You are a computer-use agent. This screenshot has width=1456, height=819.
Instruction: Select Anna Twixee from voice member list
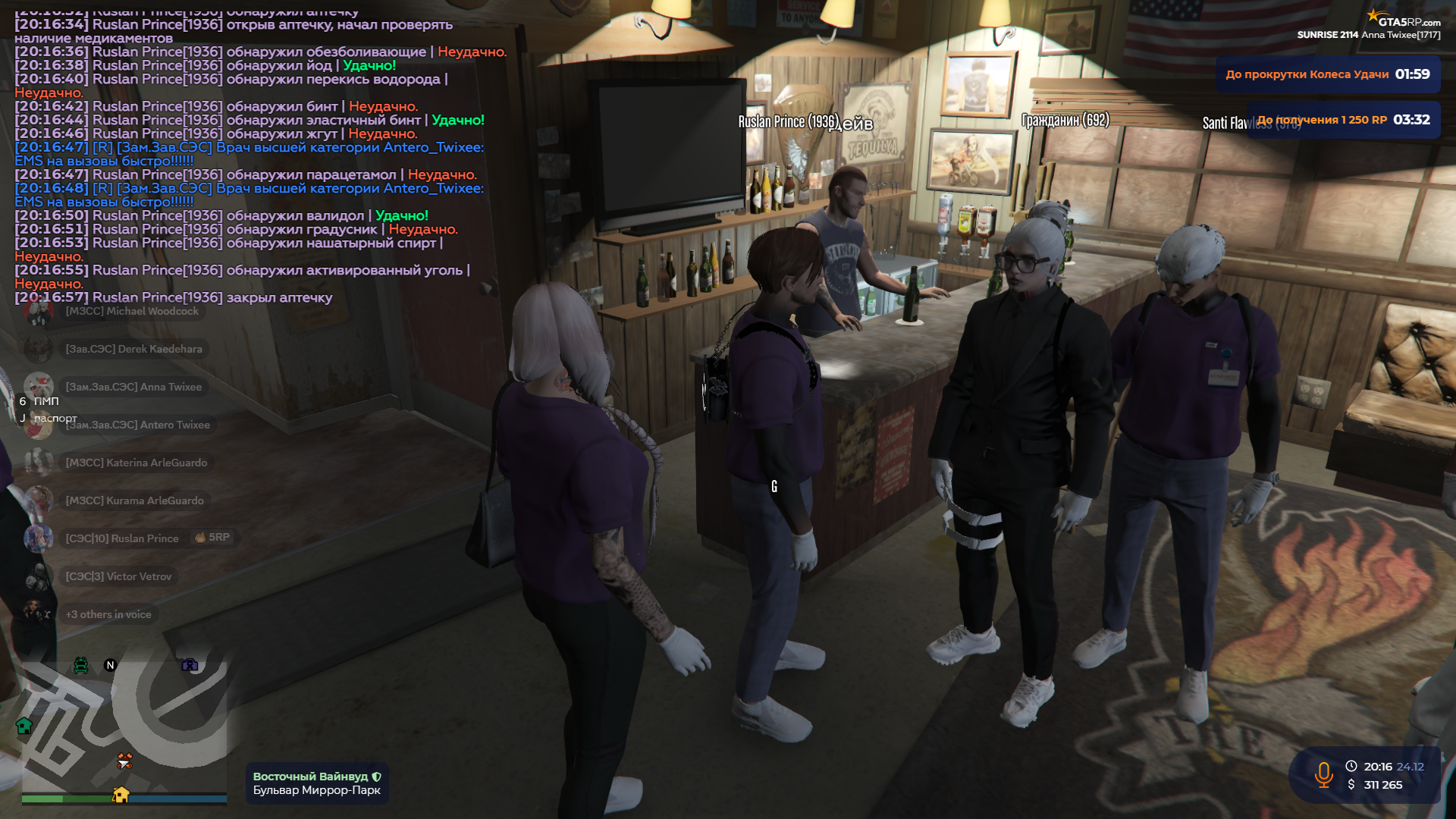pyautogui.click(x=135, y=387)
